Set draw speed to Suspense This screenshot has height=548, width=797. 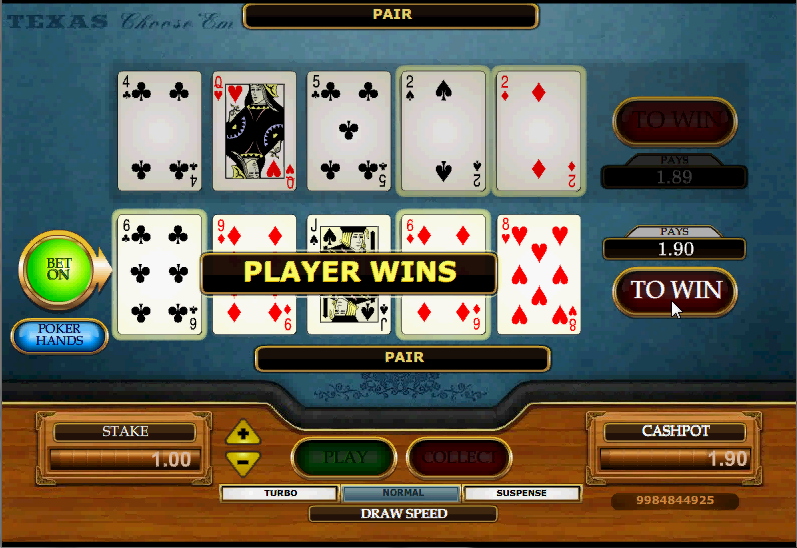coord(522,493)
